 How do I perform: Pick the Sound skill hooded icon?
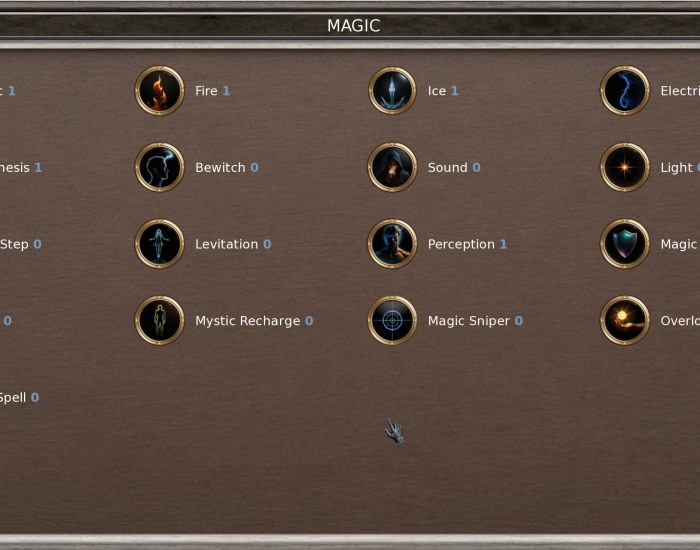tap(392, 167)
